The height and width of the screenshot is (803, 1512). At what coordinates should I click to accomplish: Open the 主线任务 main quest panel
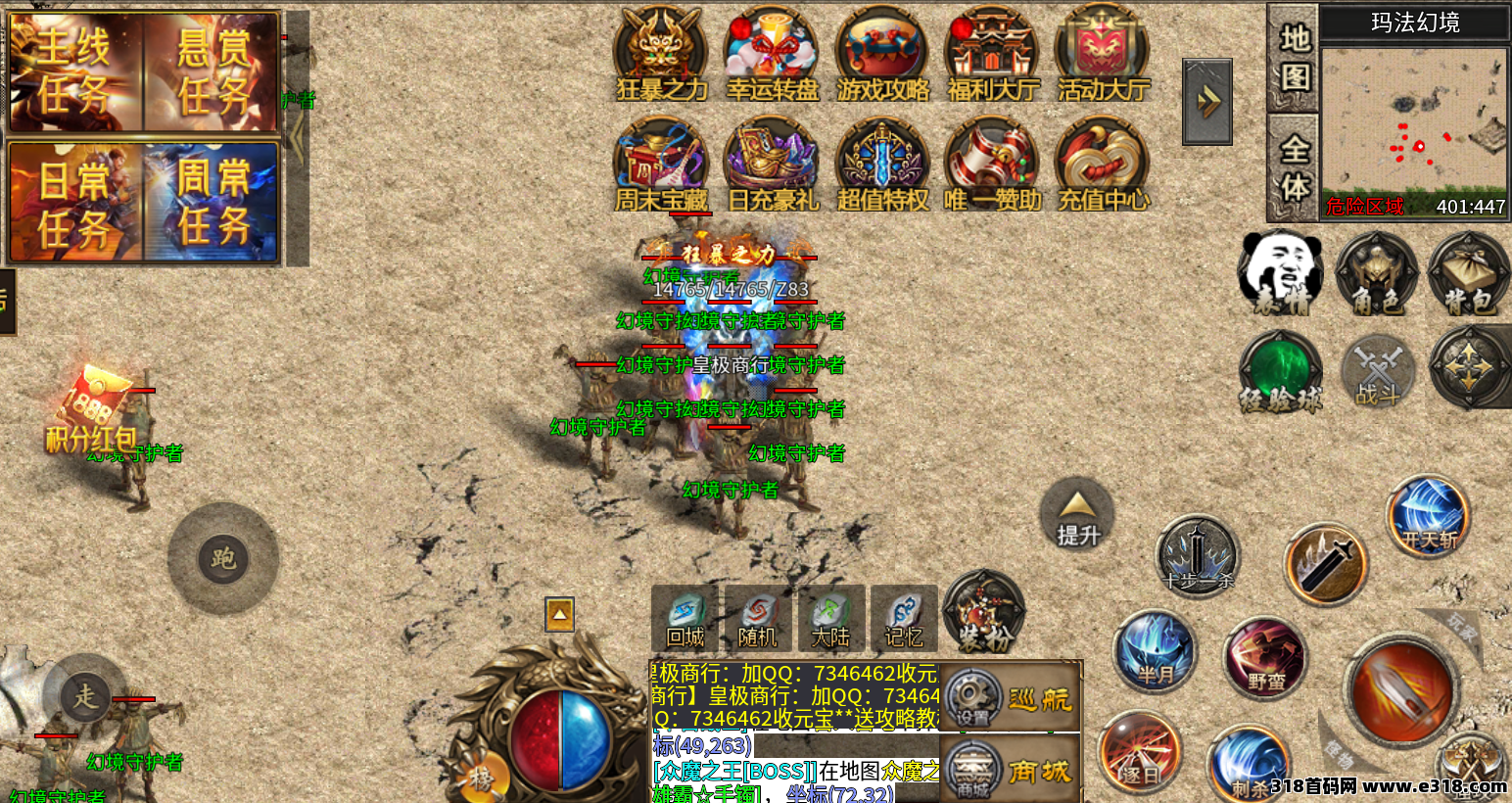(x=75, y=71)
